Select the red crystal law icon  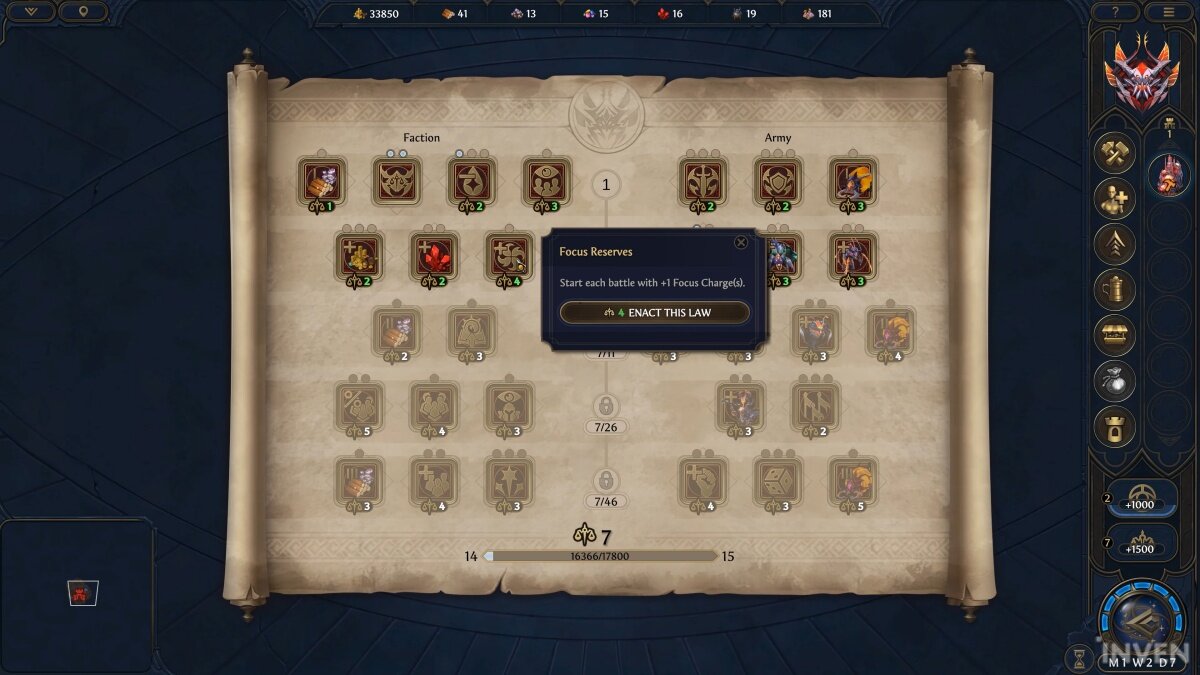434,257
